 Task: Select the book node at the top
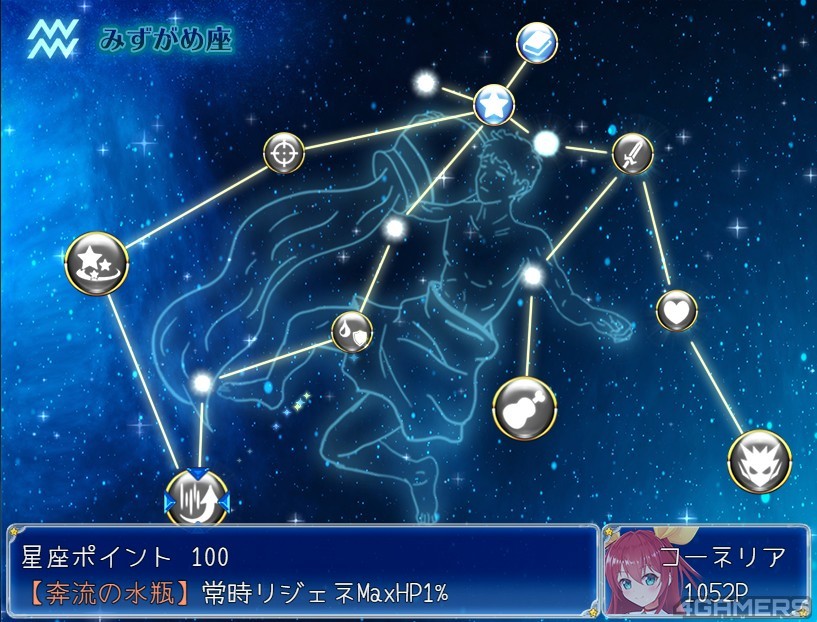536,43
